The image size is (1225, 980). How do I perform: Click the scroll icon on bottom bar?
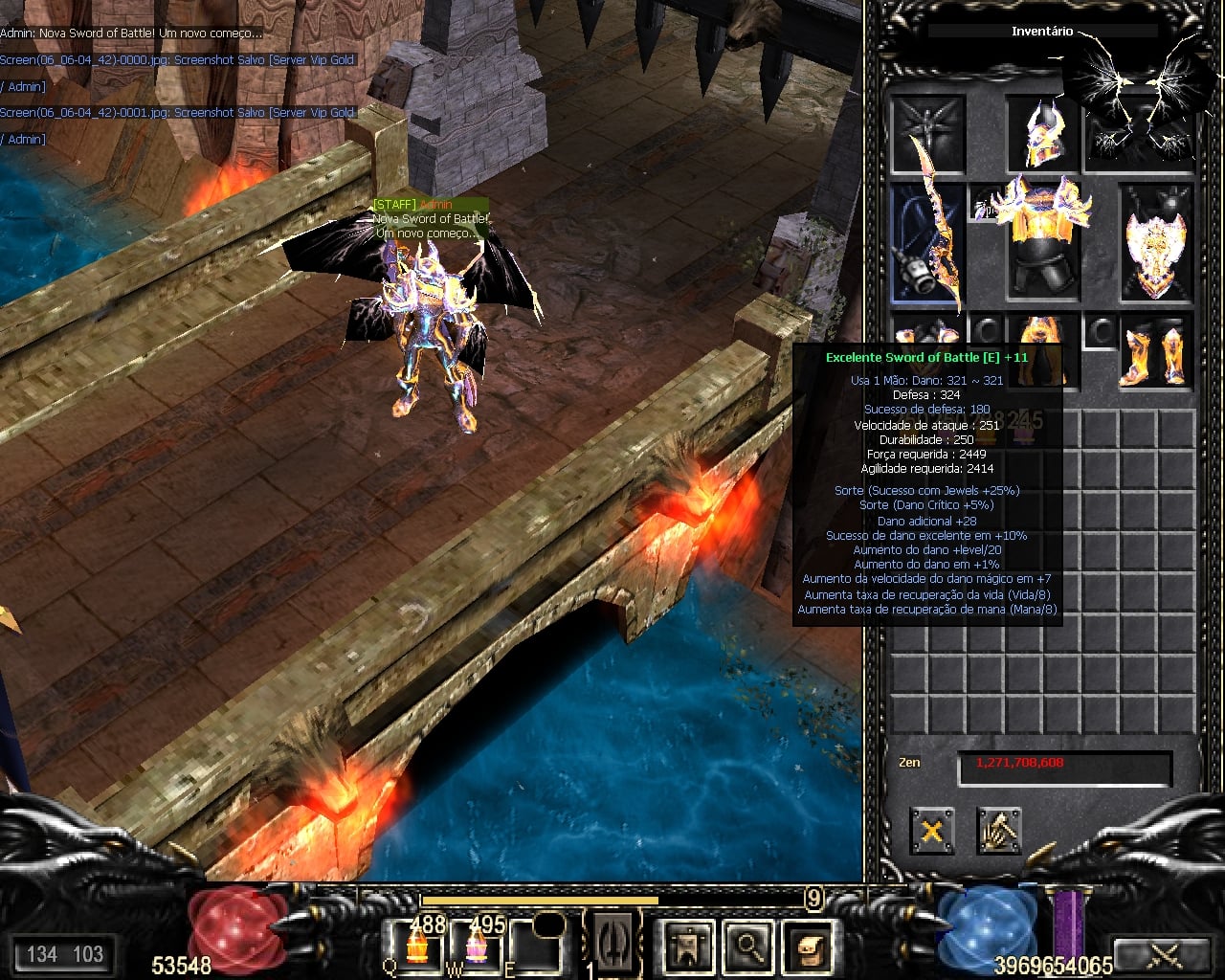809,947
